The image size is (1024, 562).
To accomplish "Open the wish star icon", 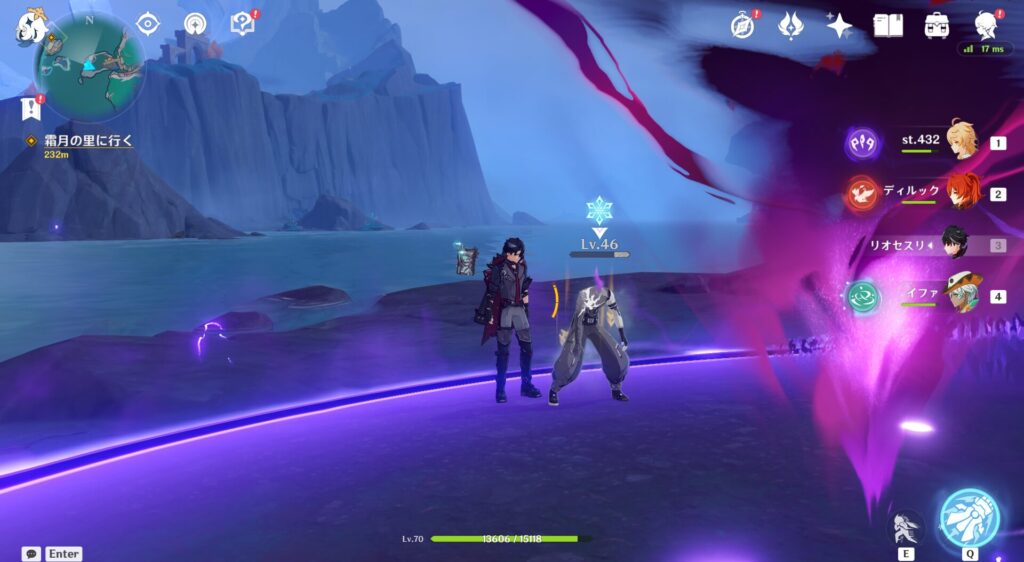I will 839,25.
